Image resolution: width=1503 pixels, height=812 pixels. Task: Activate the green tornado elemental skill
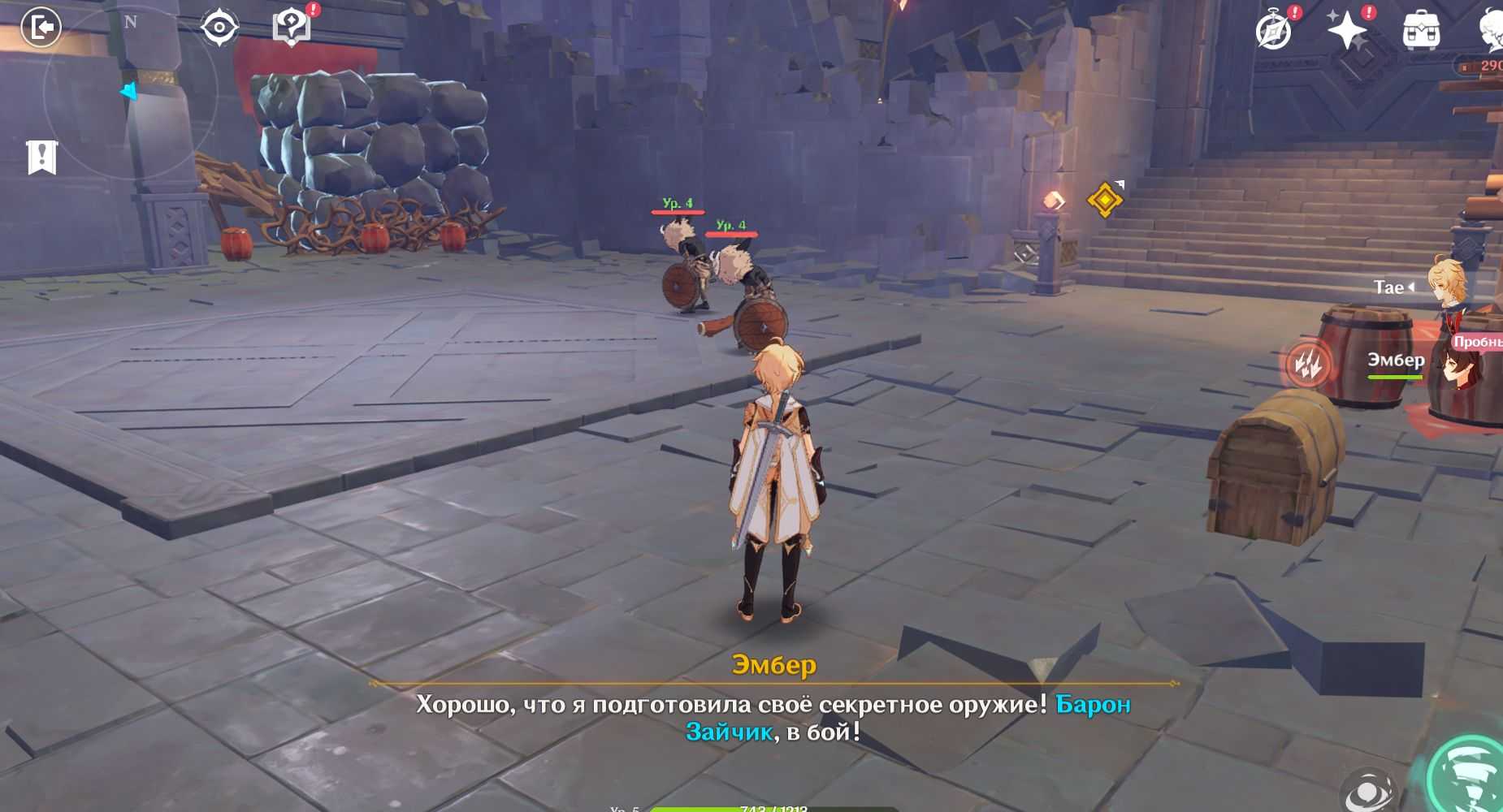click(x=1469, y=774)
